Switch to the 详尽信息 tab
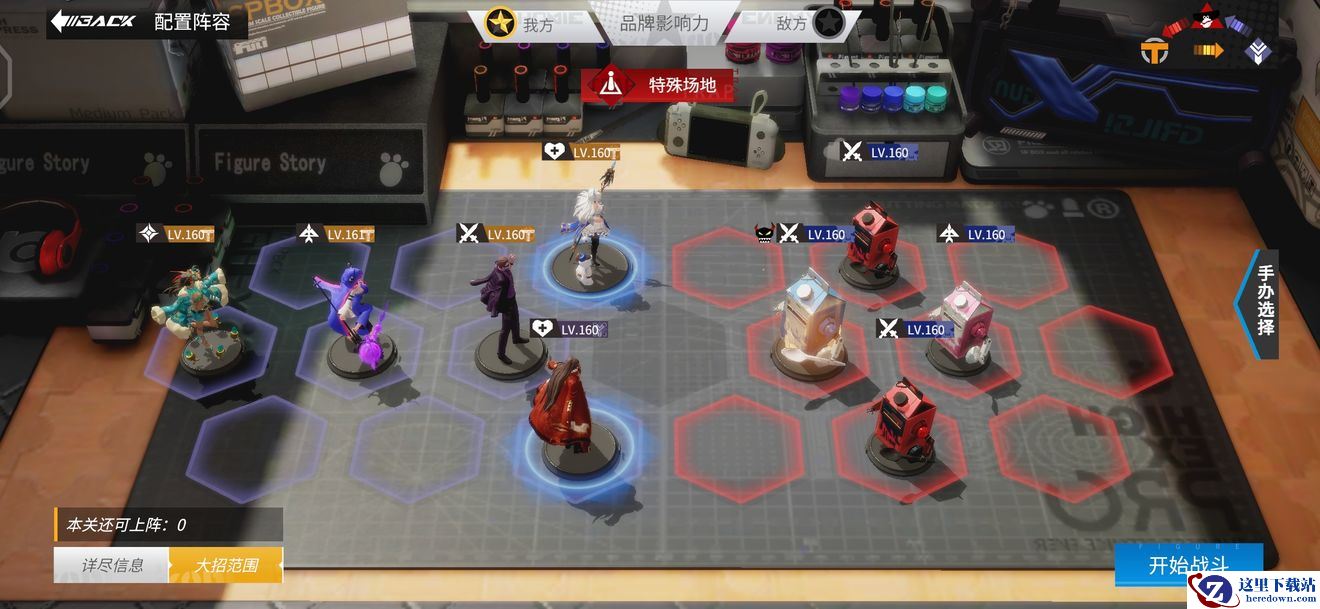 point(112,565)
